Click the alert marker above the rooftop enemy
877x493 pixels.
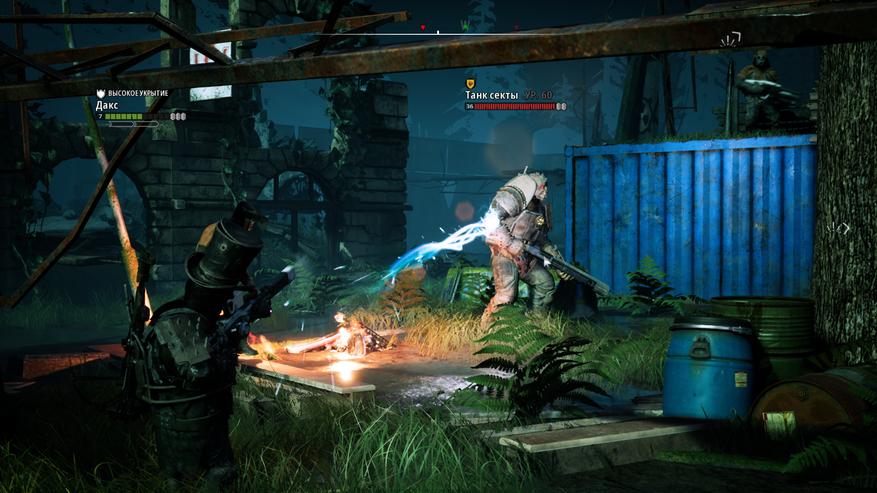tap(731, 39)
